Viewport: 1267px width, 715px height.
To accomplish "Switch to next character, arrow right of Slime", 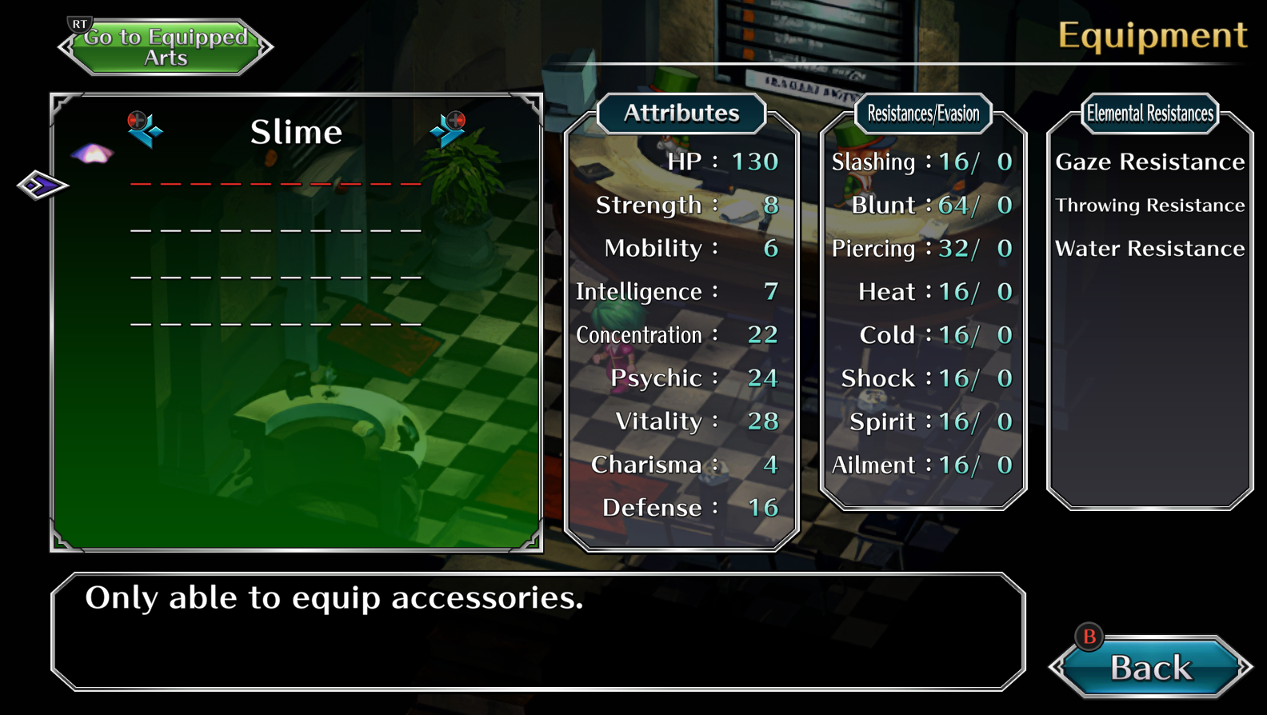I will point(447,130).
